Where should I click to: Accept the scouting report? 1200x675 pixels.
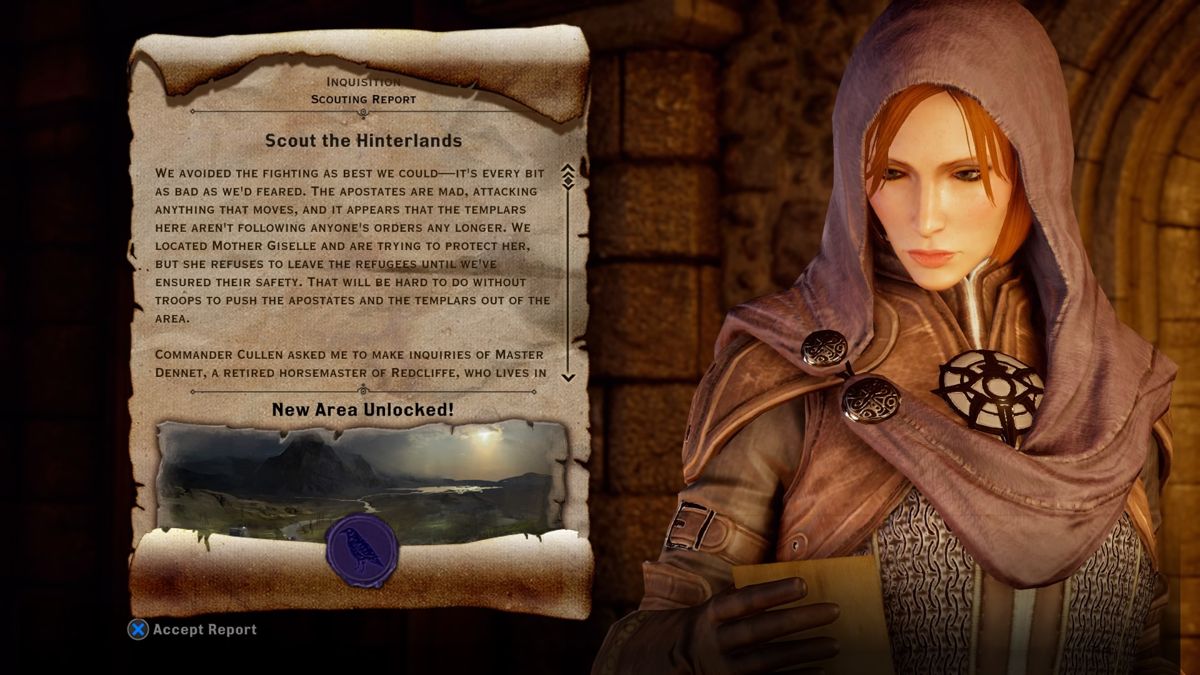pos(193,630)
